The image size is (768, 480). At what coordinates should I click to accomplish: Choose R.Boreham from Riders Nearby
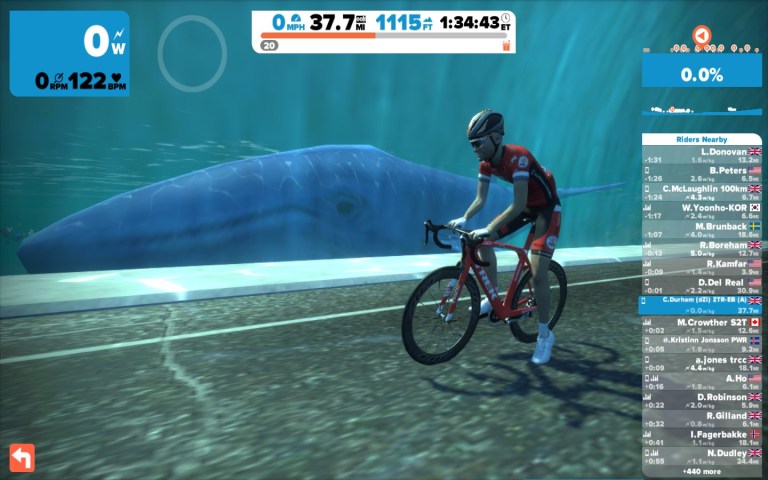[701, 248]
